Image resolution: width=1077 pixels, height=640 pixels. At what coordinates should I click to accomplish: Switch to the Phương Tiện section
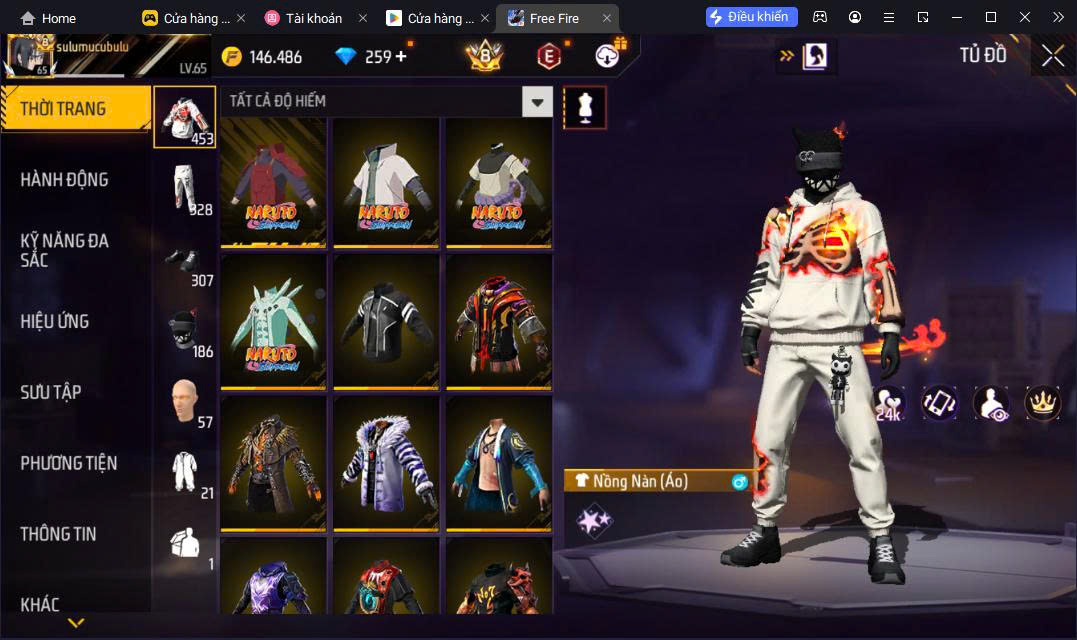click(69, 463)
